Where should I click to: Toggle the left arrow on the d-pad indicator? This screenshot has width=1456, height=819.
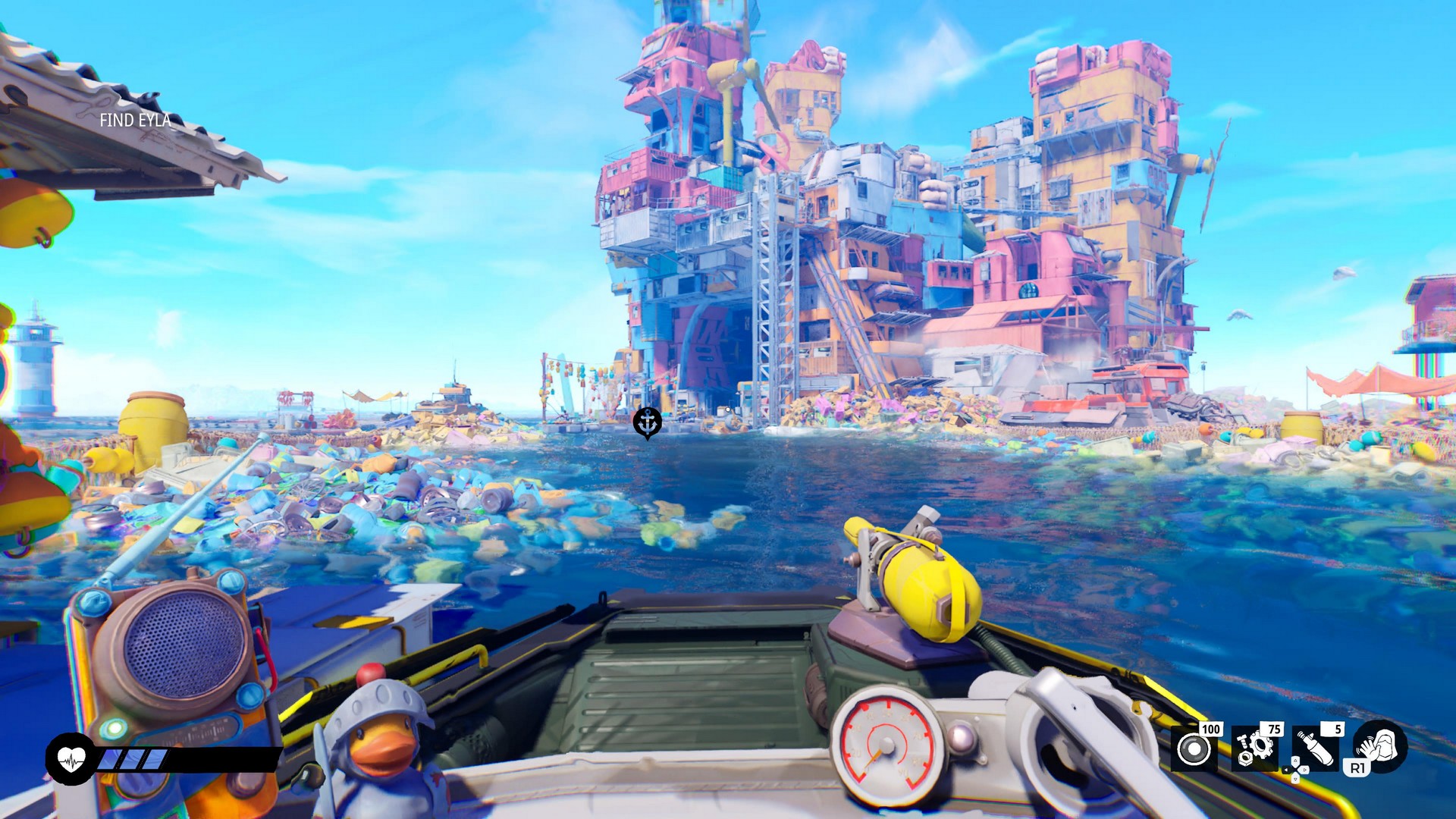coord(1286,770)
